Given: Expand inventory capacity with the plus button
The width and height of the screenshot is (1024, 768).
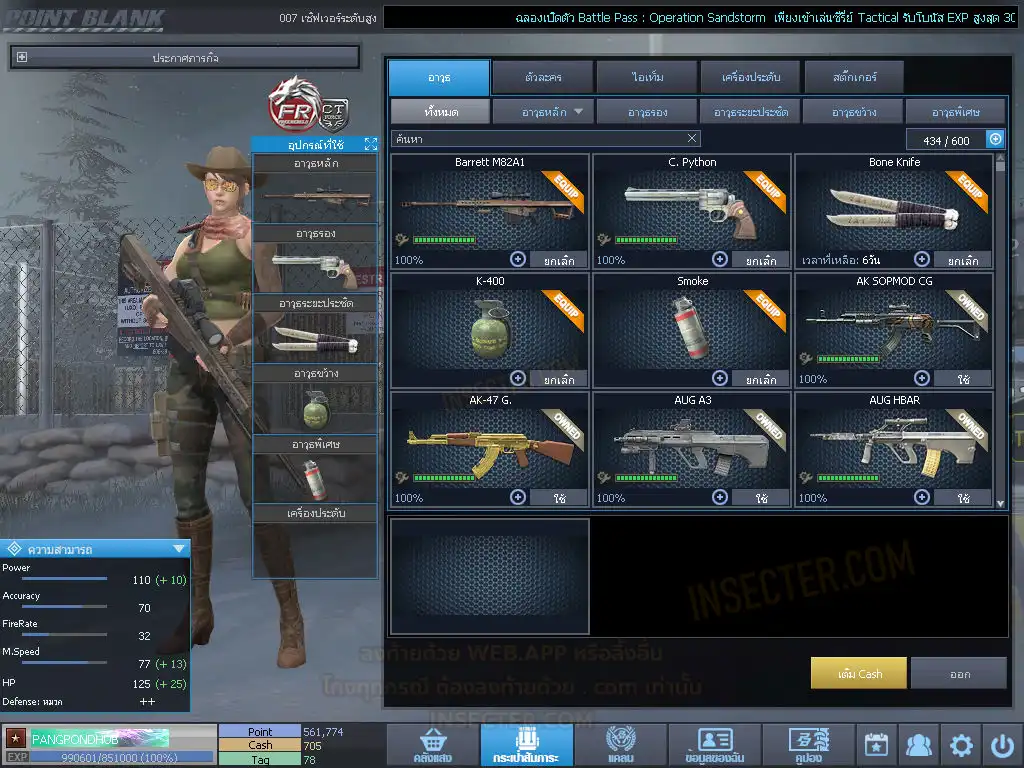Looking at the screenshot, I should tap(995, 140).
